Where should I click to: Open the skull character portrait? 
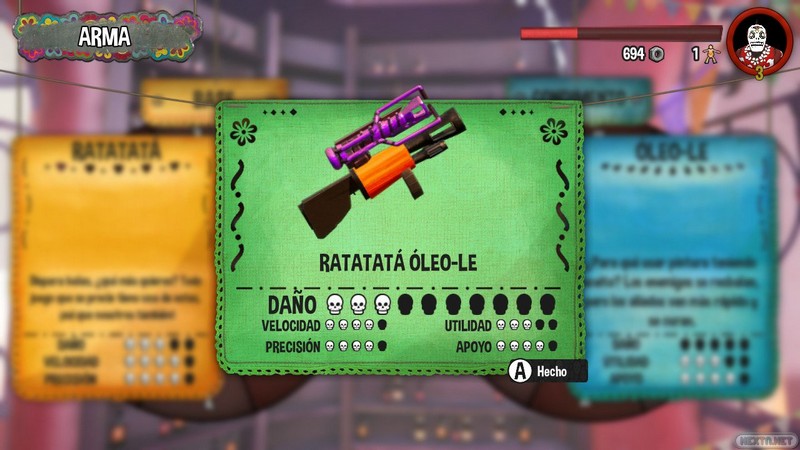click(760, 41)
